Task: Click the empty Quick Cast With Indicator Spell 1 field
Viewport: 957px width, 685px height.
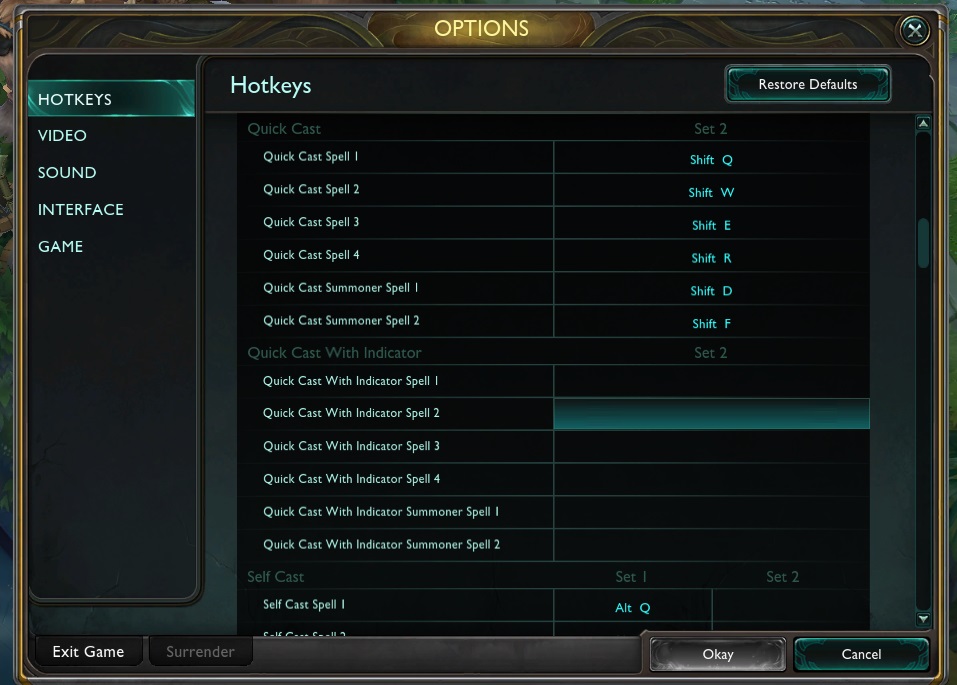Action: (x=711, y=381)
